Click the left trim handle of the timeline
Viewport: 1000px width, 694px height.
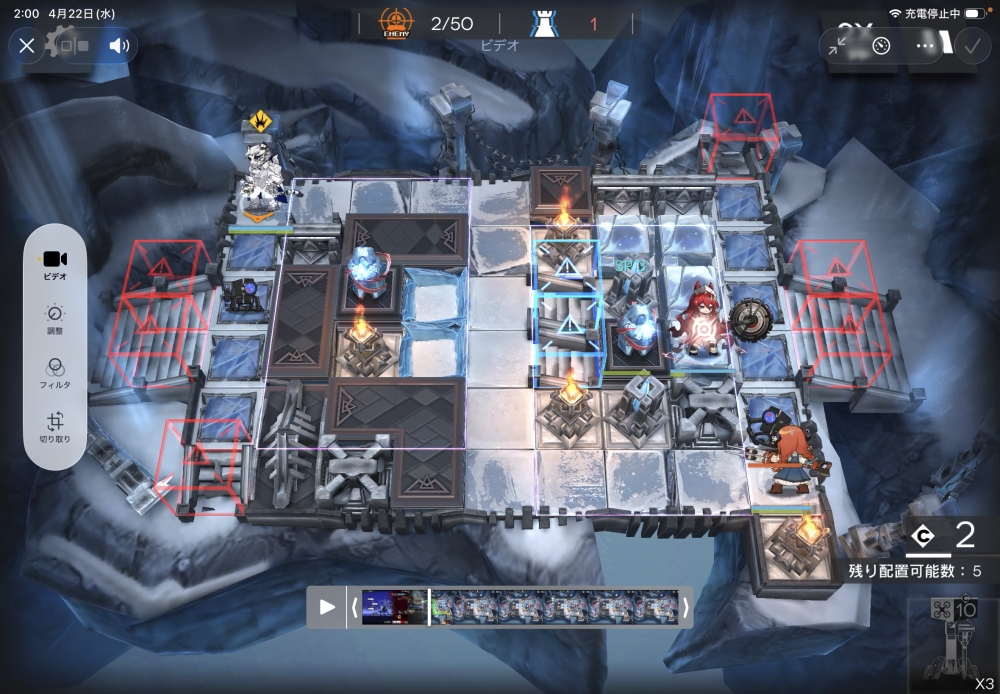point(354,607)
